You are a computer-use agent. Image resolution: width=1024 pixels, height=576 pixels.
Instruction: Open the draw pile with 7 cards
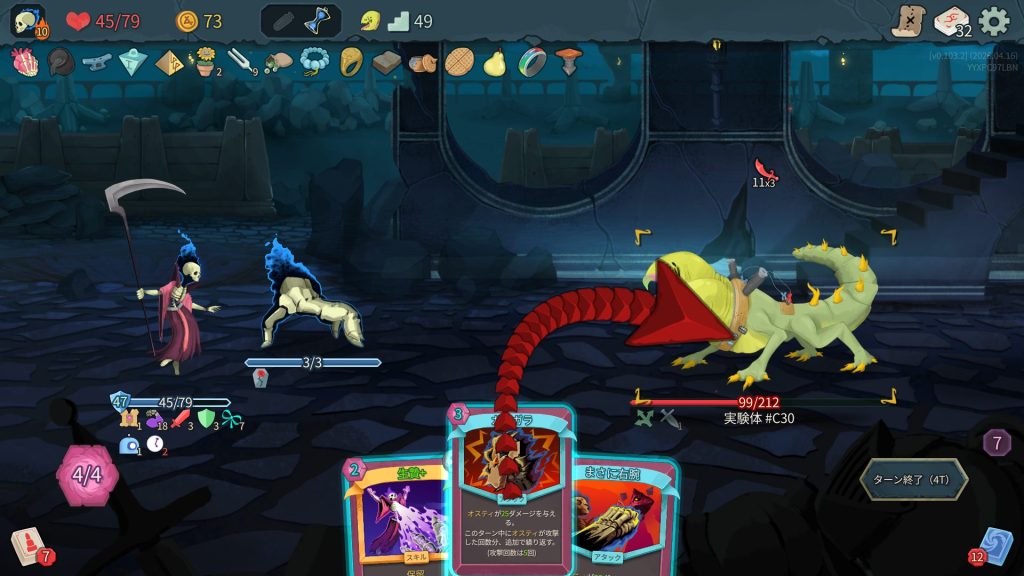point(27,546)
